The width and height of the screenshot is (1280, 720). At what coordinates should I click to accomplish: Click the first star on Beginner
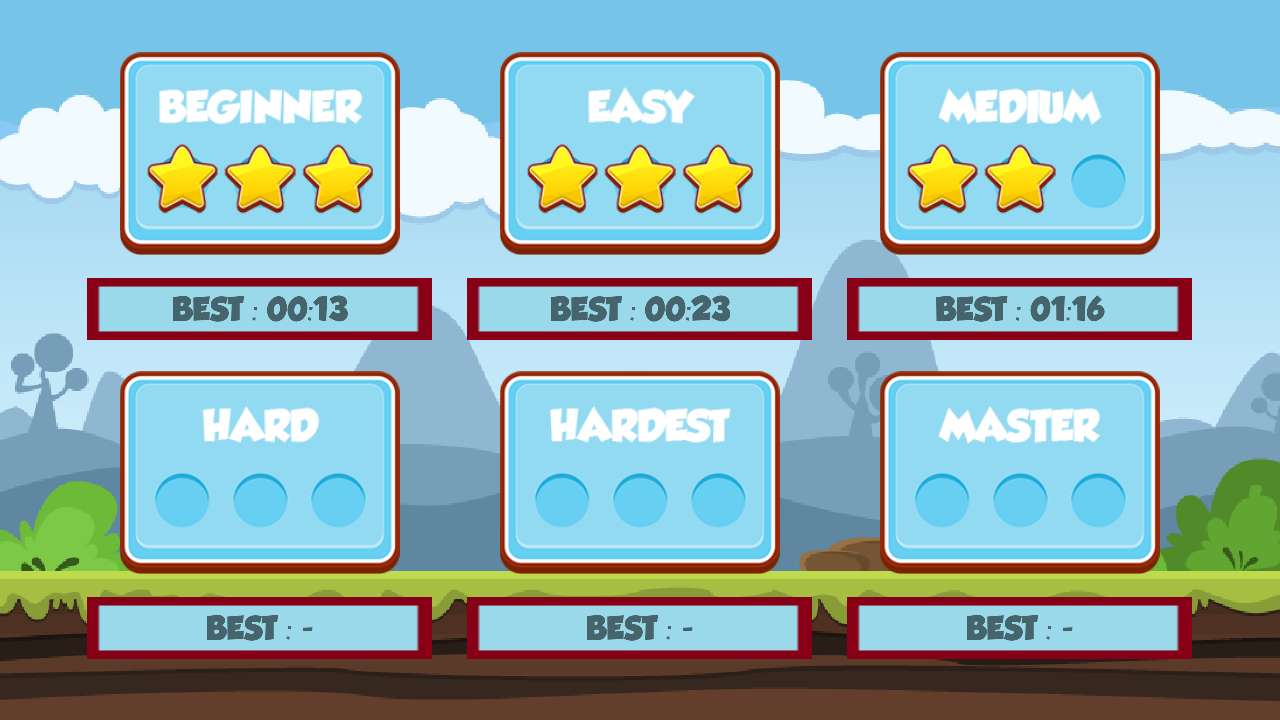[184, 180]
